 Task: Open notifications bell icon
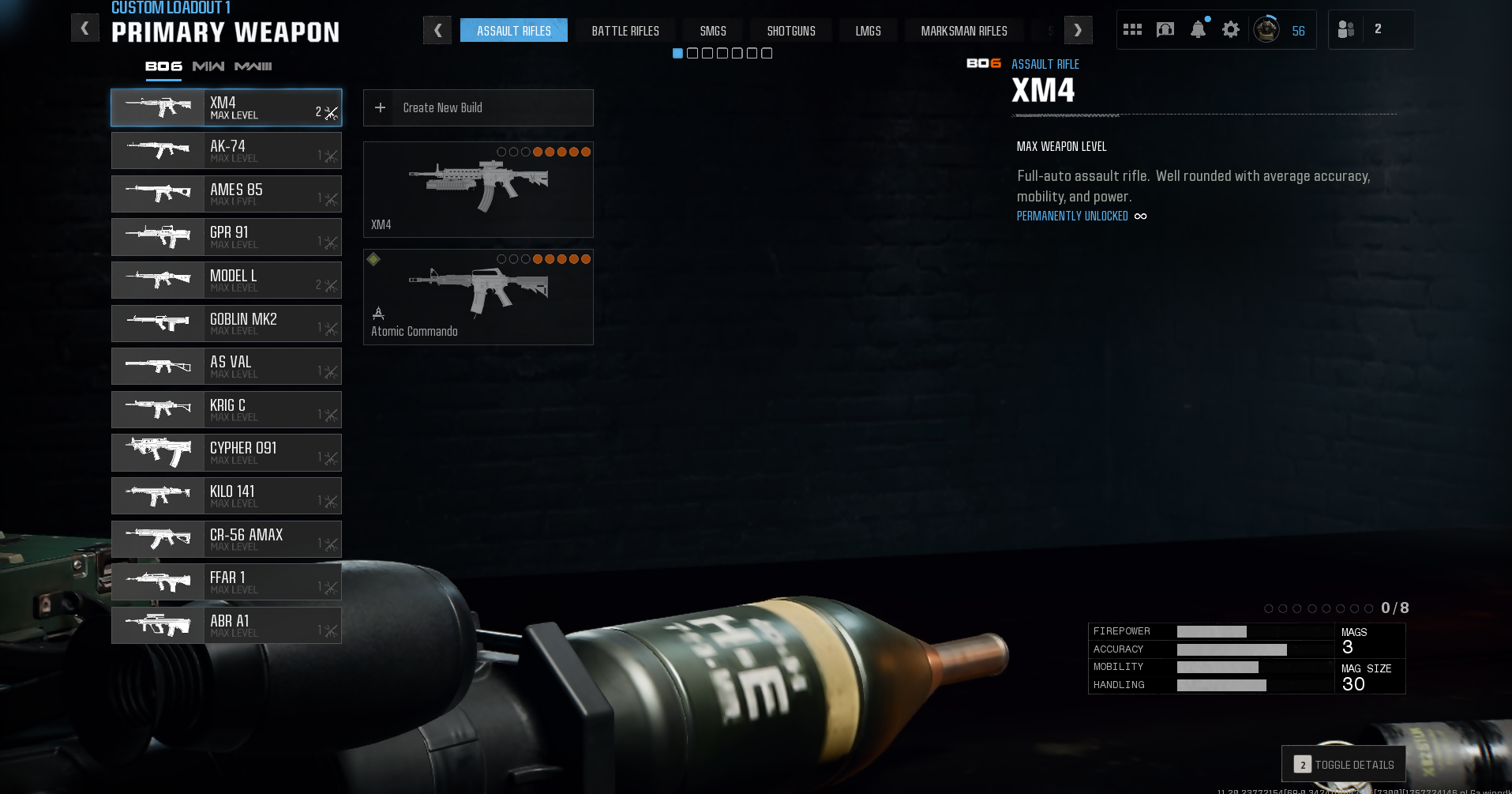[1198, 30]
